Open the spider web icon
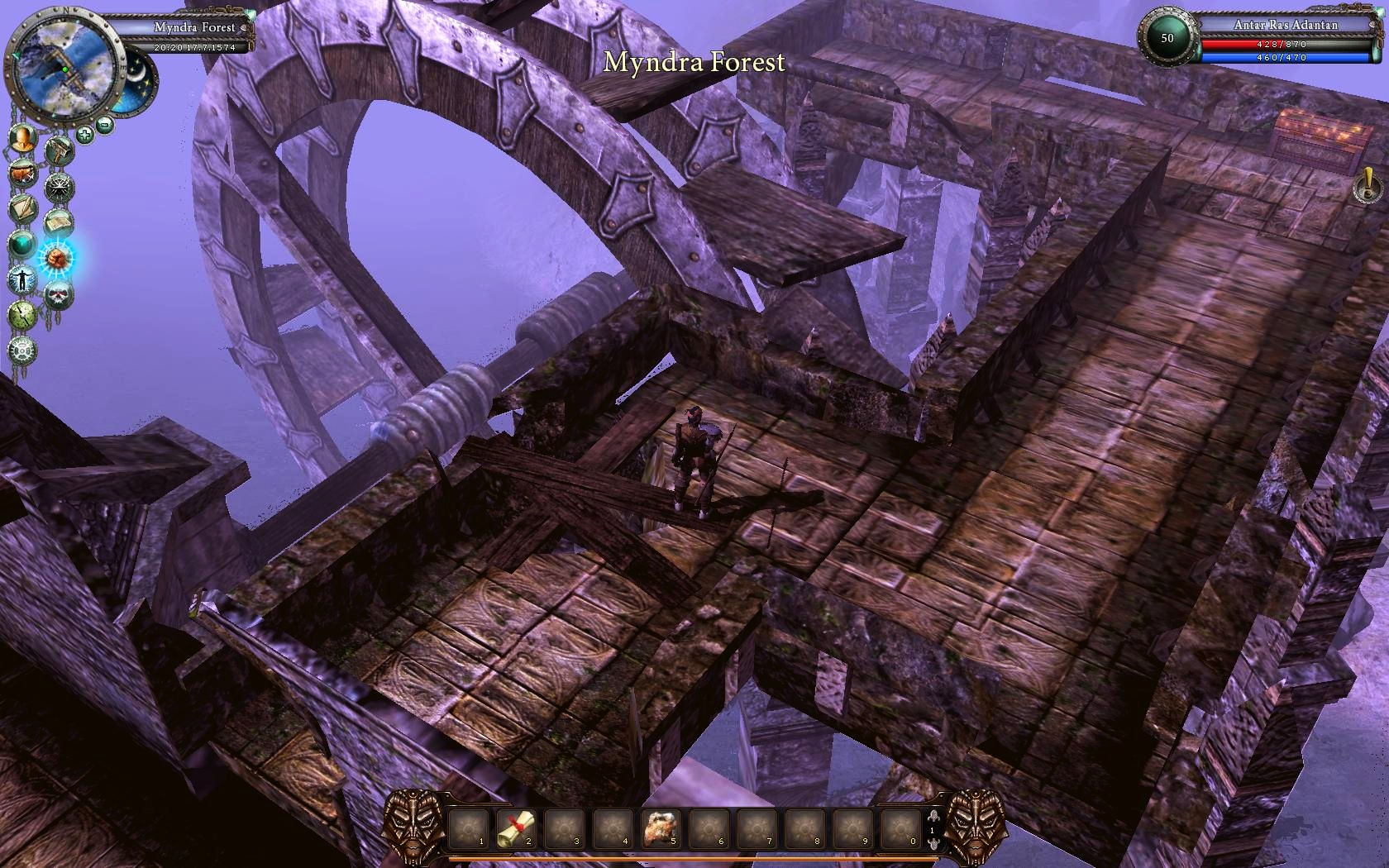 click(x=60, y=187)
